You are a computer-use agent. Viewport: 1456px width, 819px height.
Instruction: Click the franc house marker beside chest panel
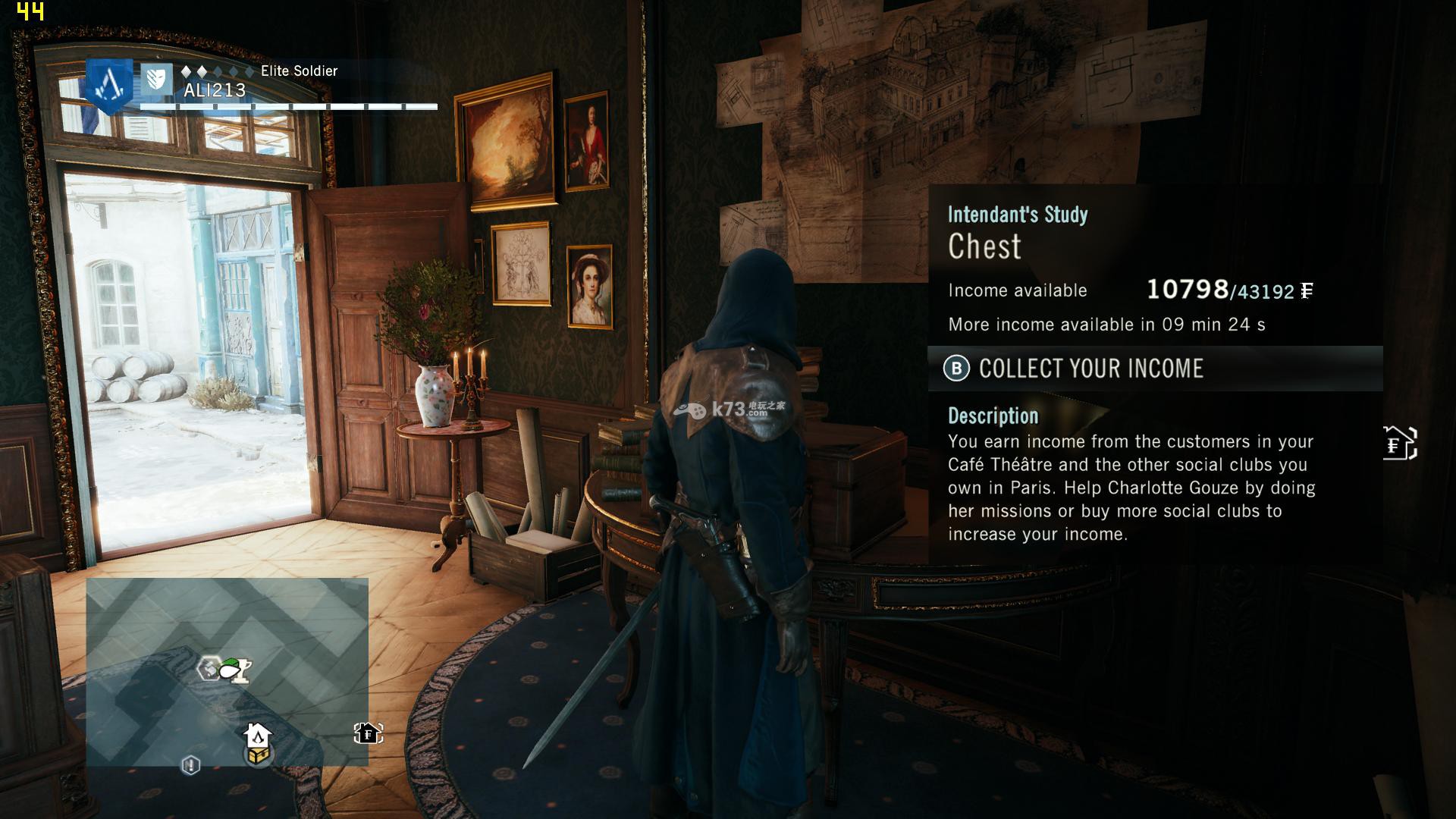point(1399,444)
